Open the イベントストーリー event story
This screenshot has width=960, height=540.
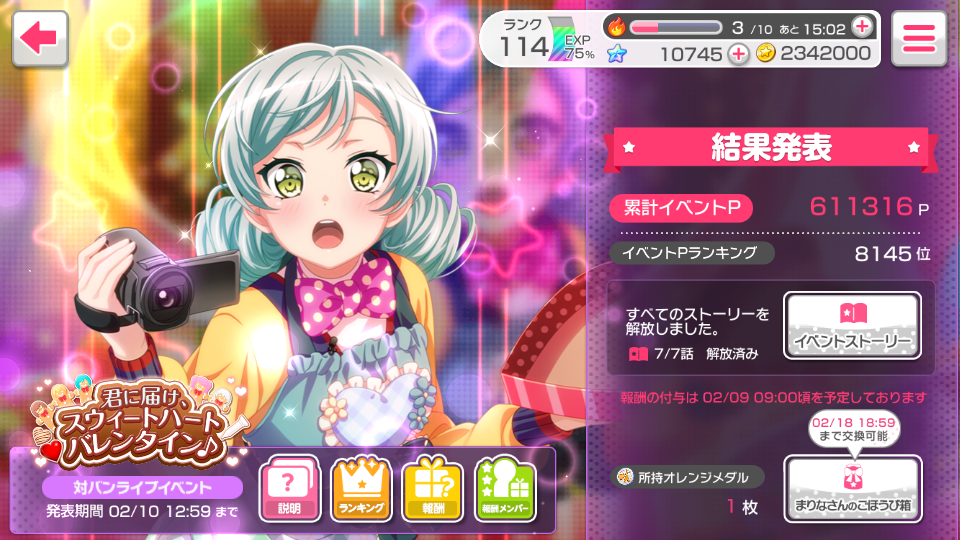click(x=852, y=325)
